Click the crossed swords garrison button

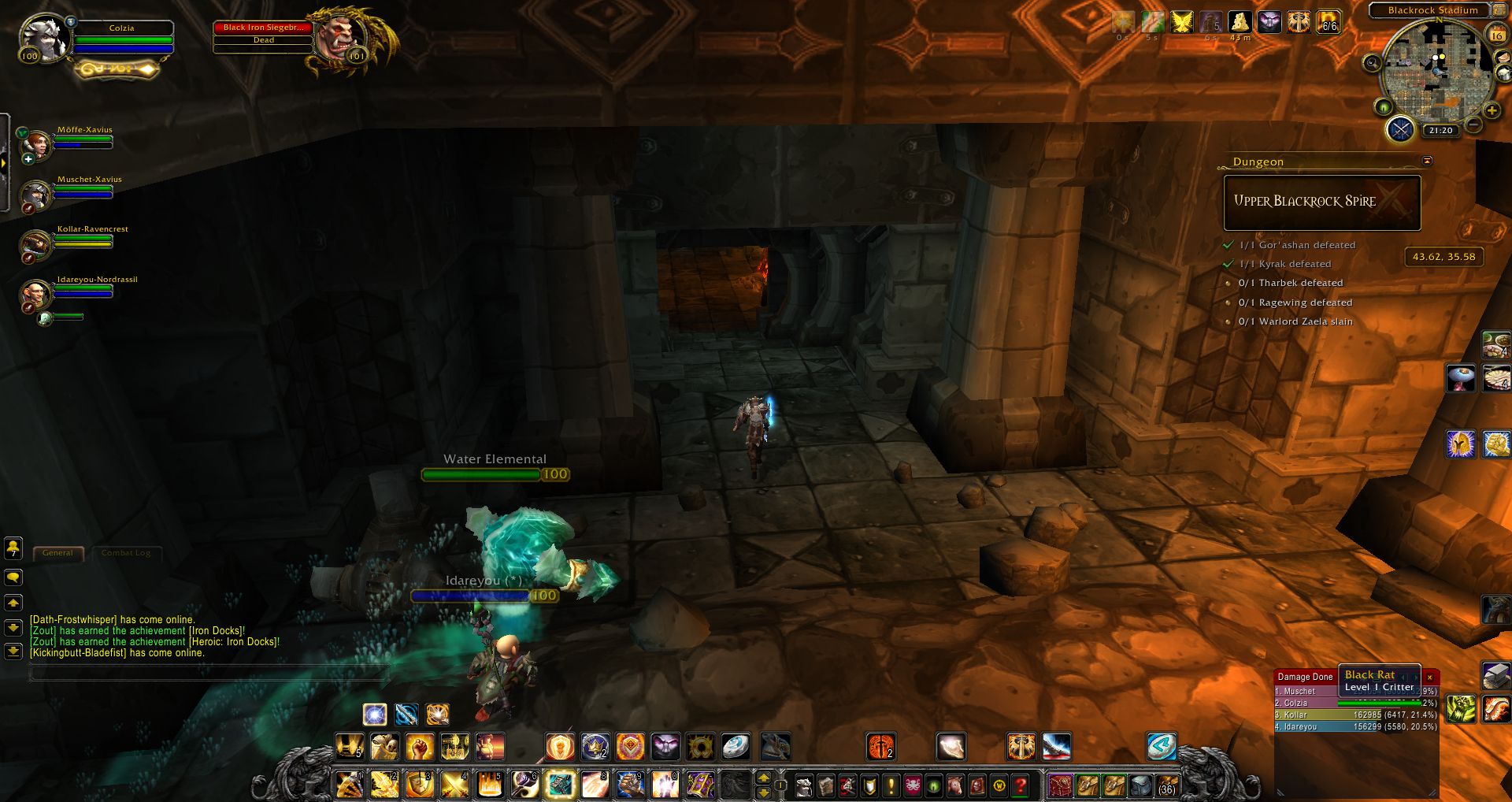pos(1400,129)
